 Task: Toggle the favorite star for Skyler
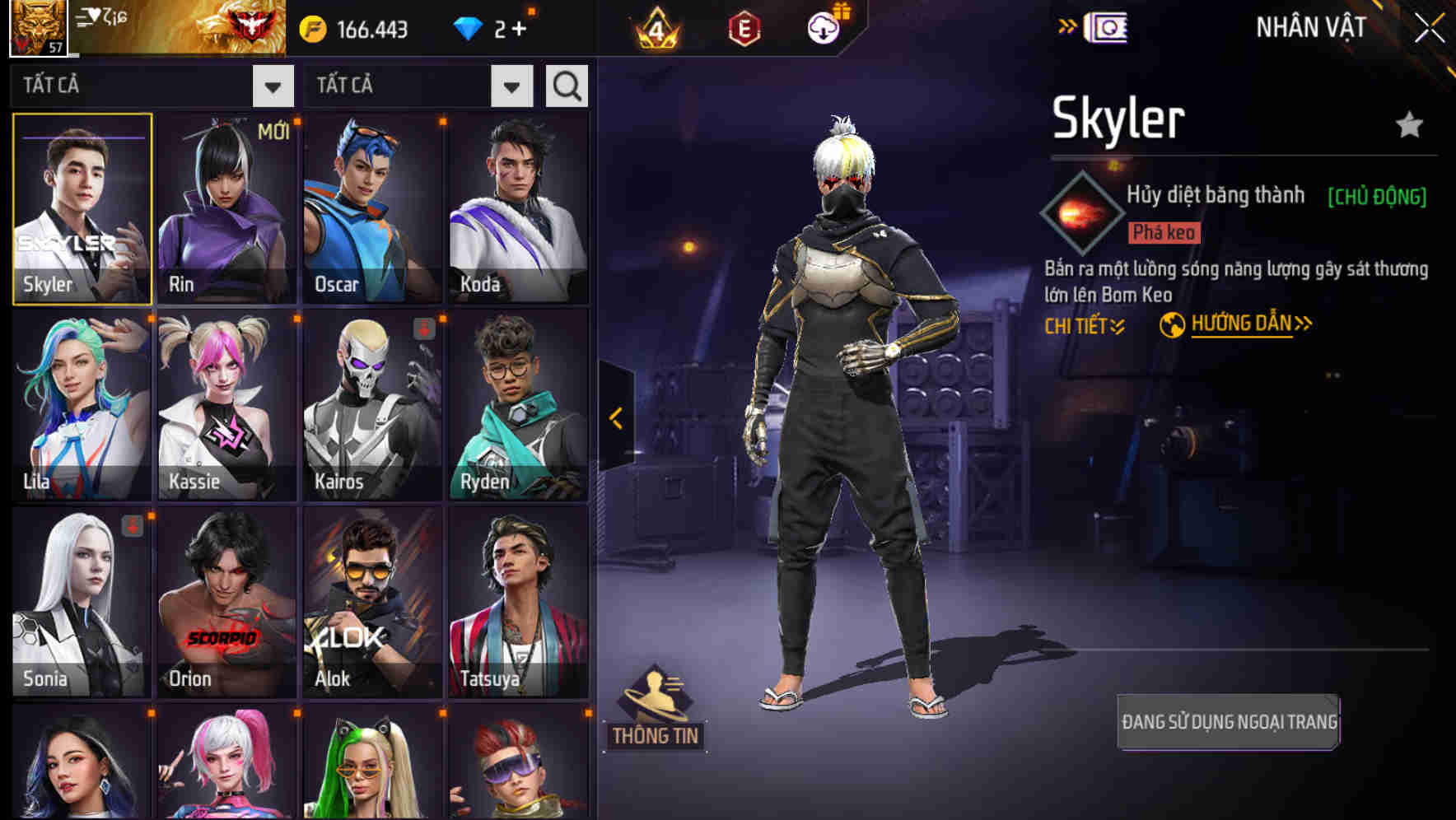click(1407, 125)
